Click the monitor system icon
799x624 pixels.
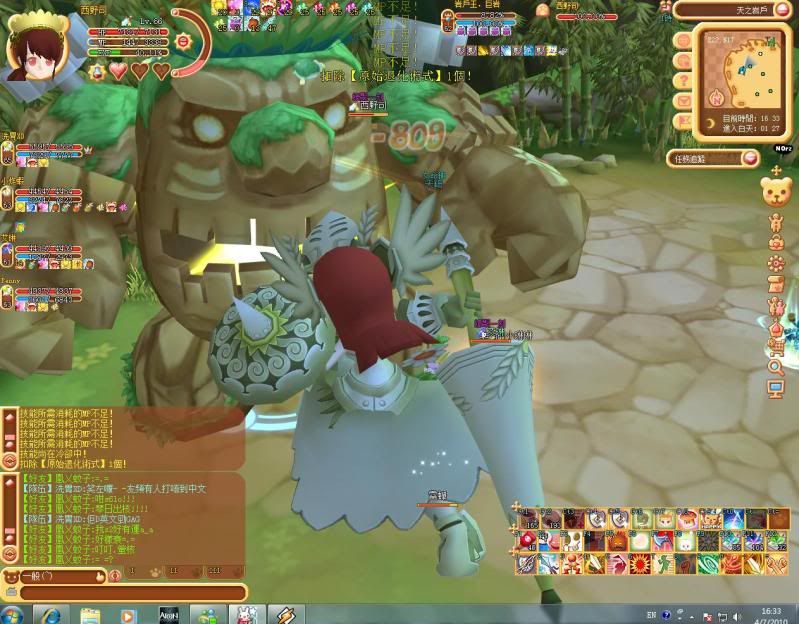click(776, 390)
